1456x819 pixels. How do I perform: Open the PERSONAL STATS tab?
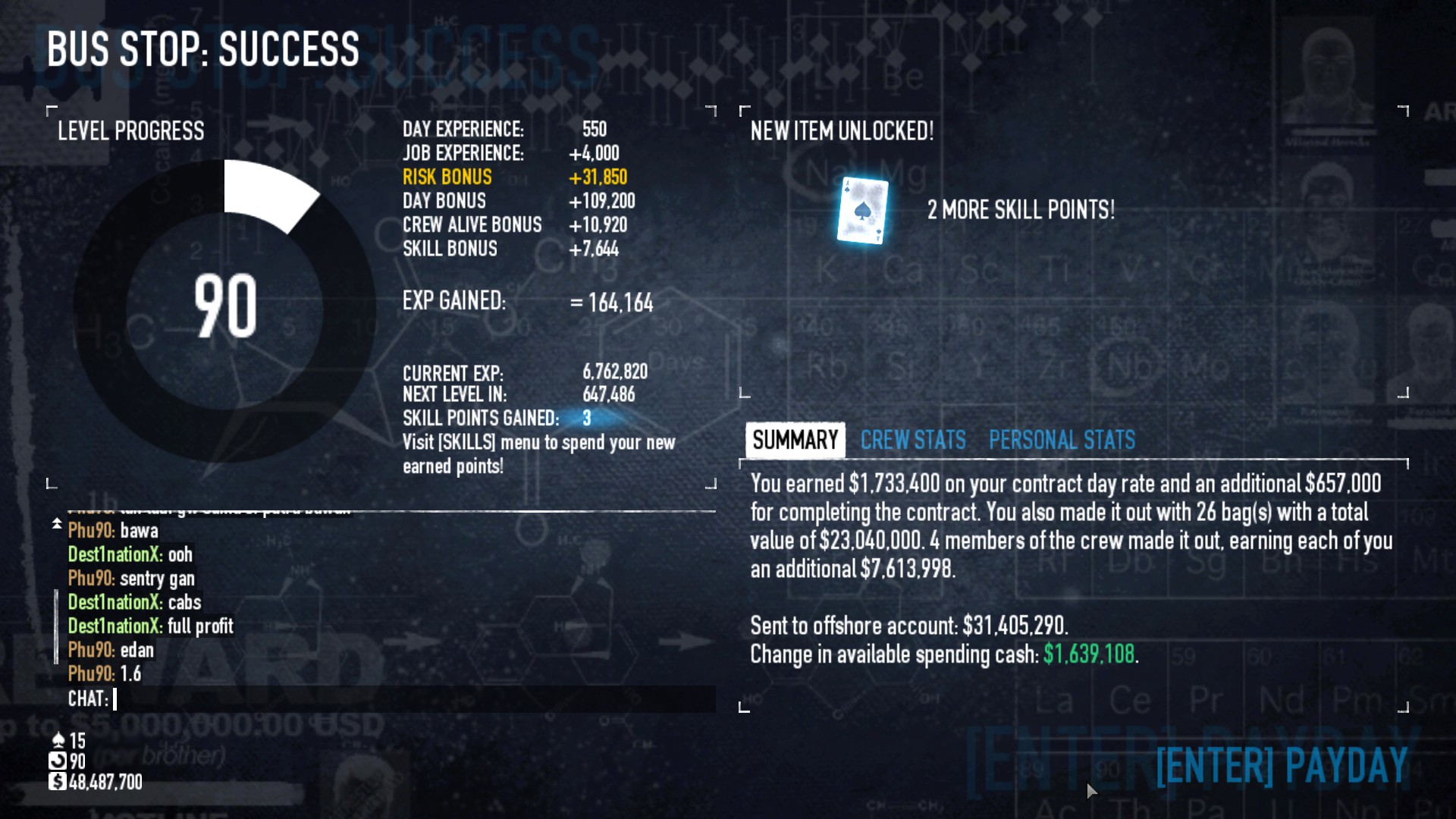point(1061,441)
